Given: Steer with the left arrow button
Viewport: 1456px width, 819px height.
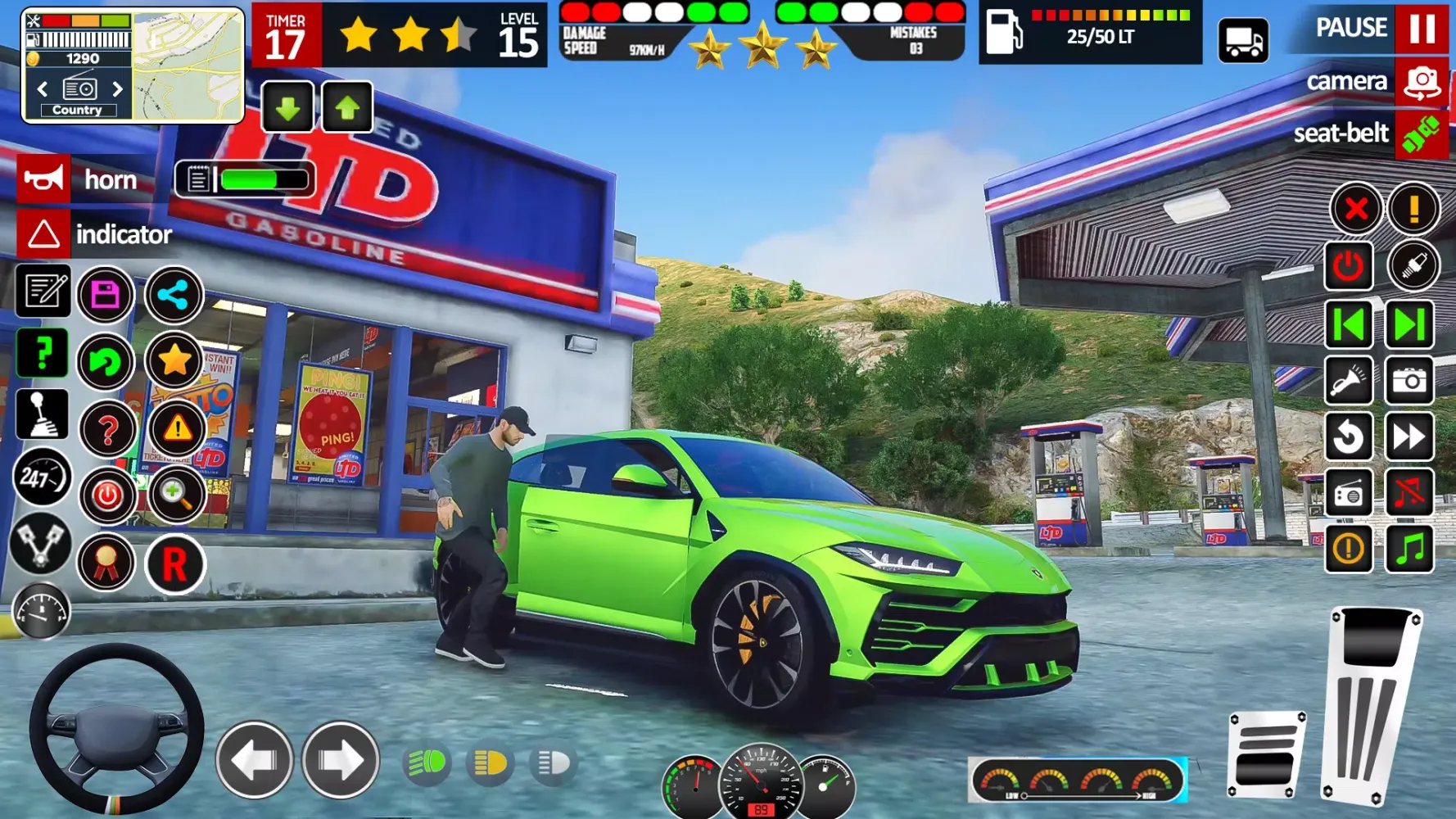Looking at the screenshot, I should click(255, 761).
